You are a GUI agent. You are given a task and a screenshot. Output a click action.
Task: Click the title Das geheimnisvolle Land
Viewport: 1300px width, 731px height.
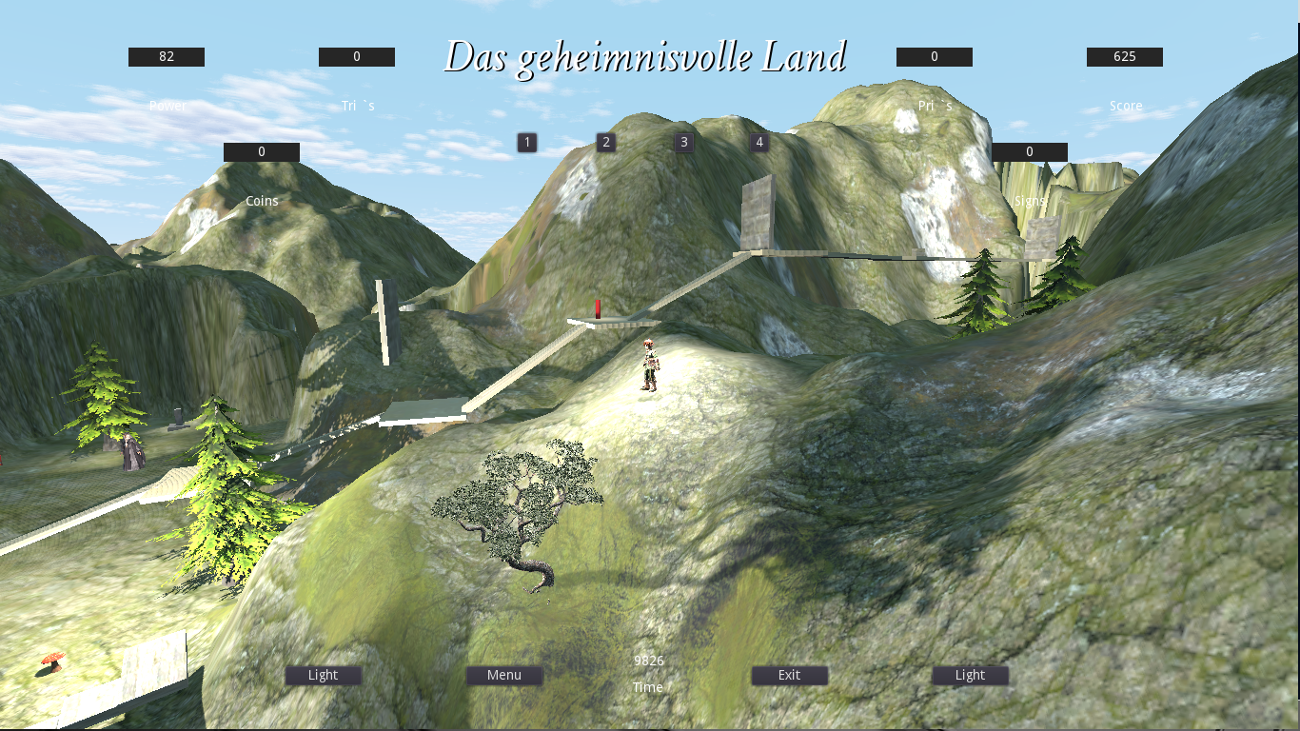coord(647,57)
